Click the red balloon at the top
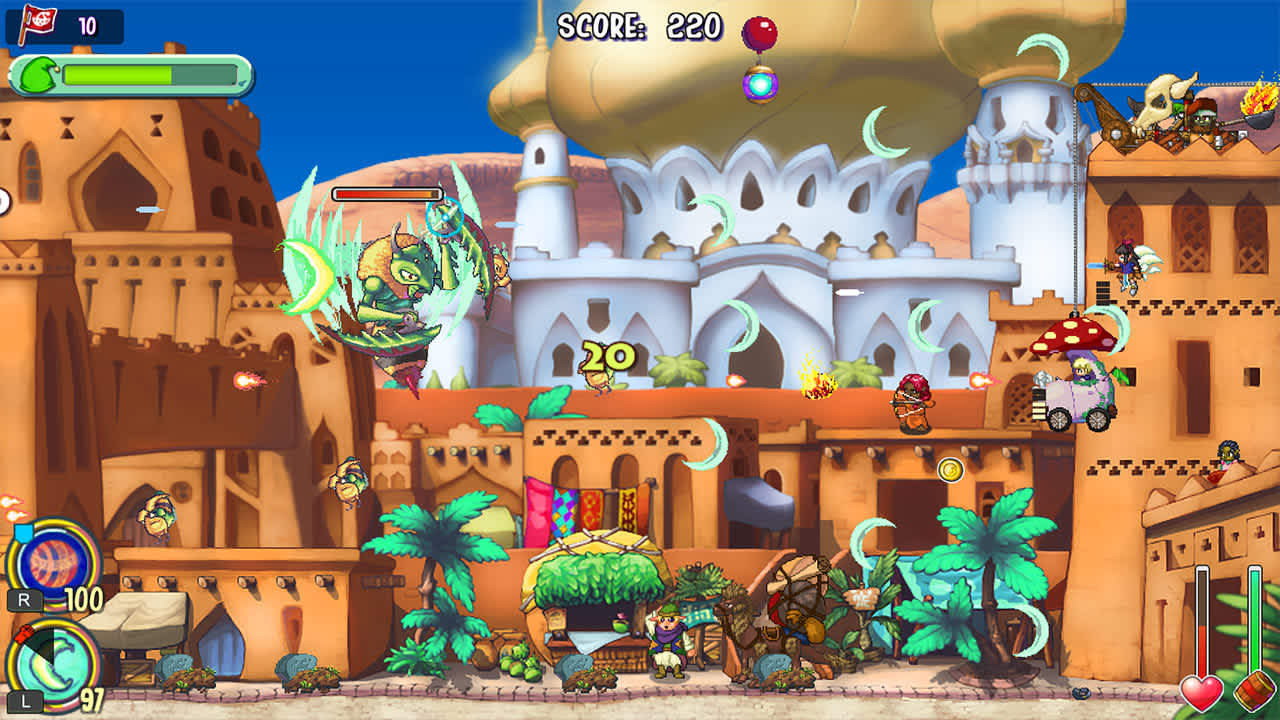 (x=759, y=30)
